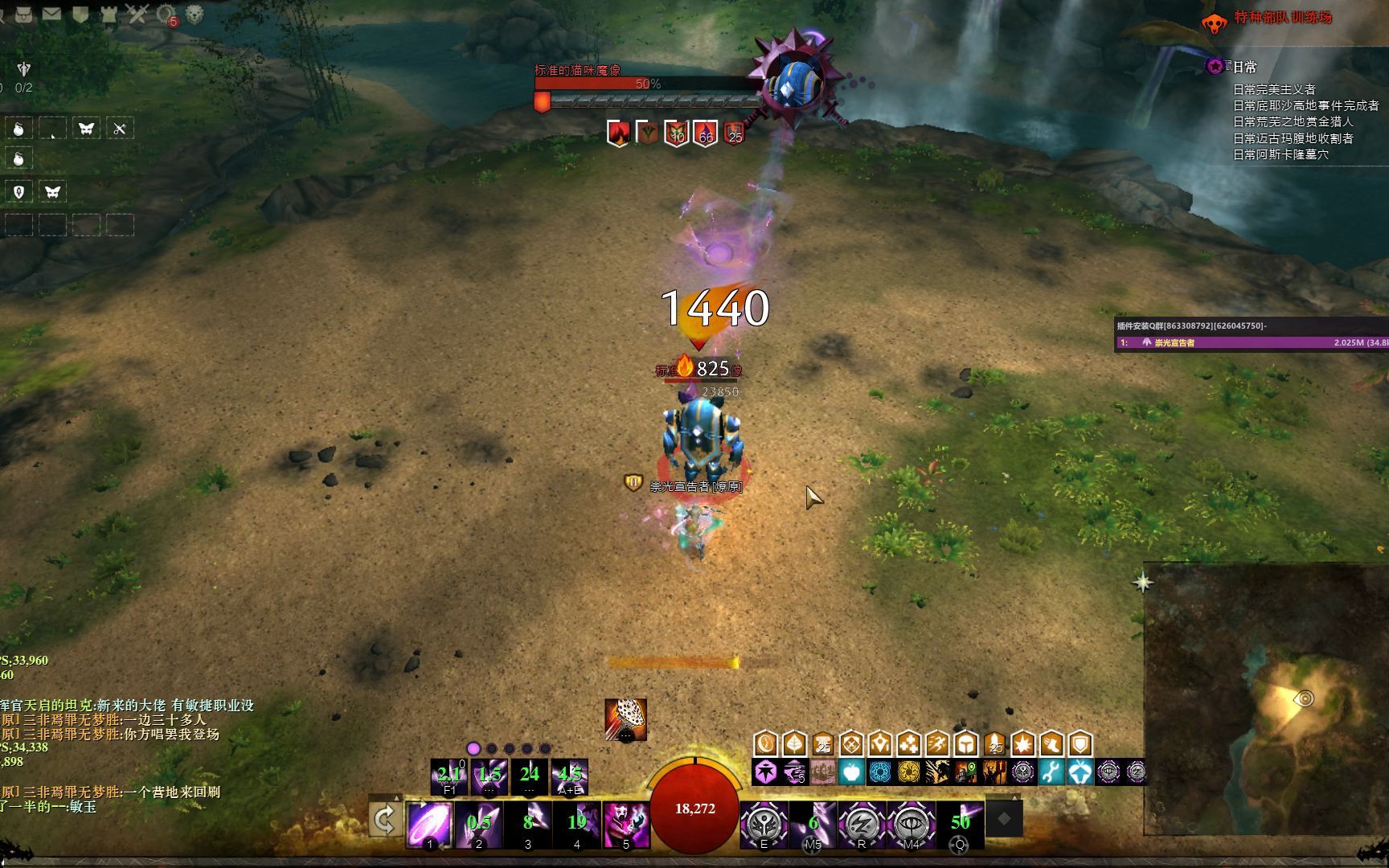
Task: Use the masked figure skill in slot 5
Action: (x=626, y=824)
